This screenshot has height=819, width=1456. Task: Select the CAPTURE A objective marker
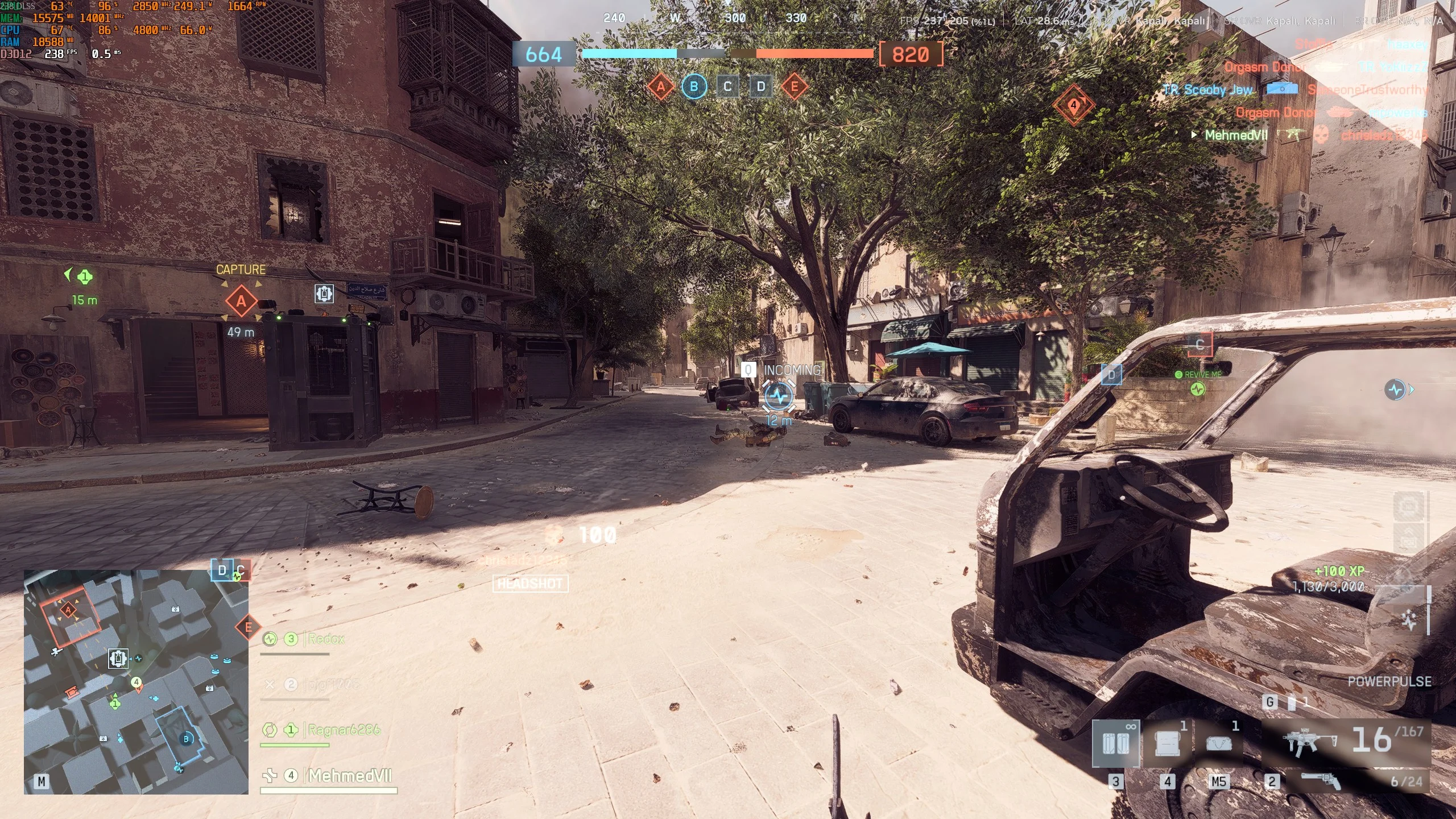click(241, 301)
